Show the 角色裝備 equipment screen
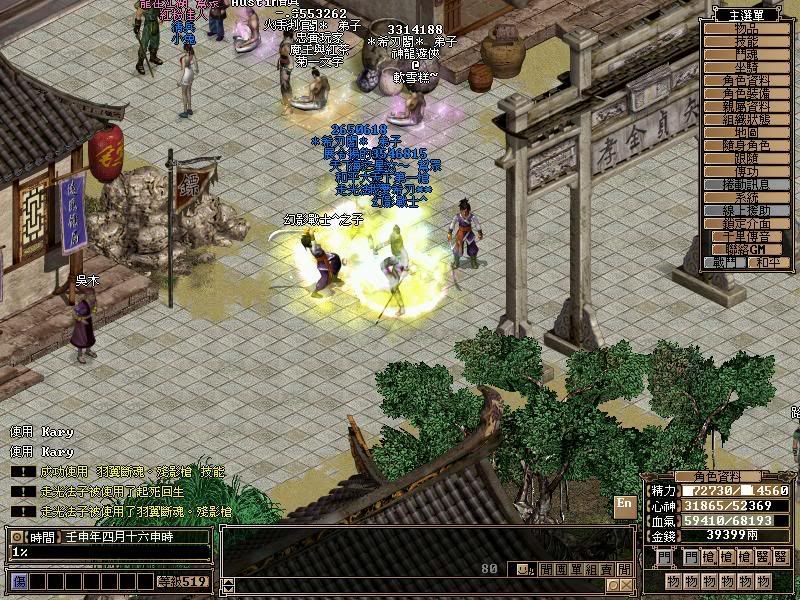Viewport: 800px width, 600px height. pyautogui.click(x=747, y=93)
